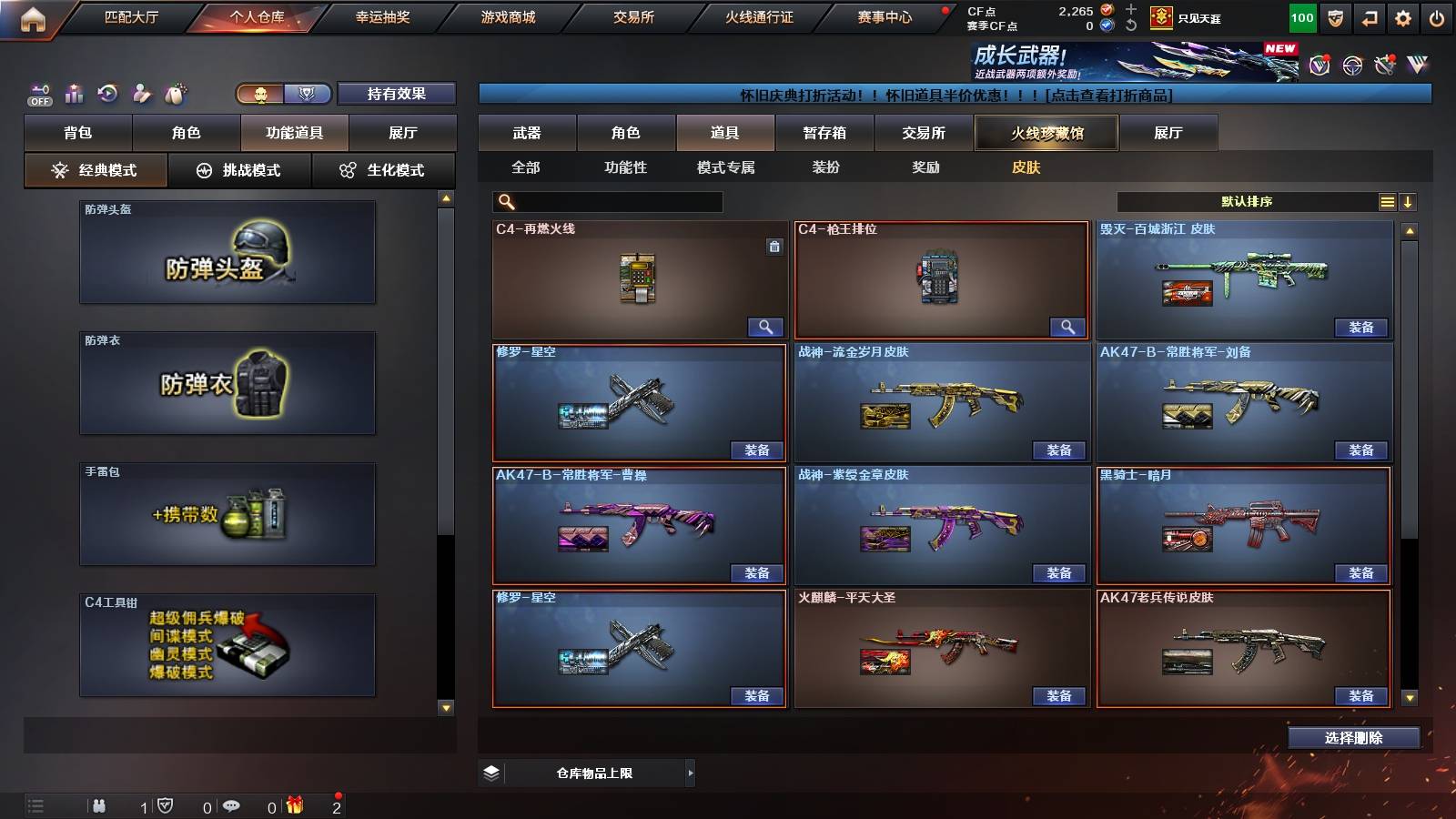Click the 选择删除 button
Screen dimensions: 1456x819
tap(1353, 738)
